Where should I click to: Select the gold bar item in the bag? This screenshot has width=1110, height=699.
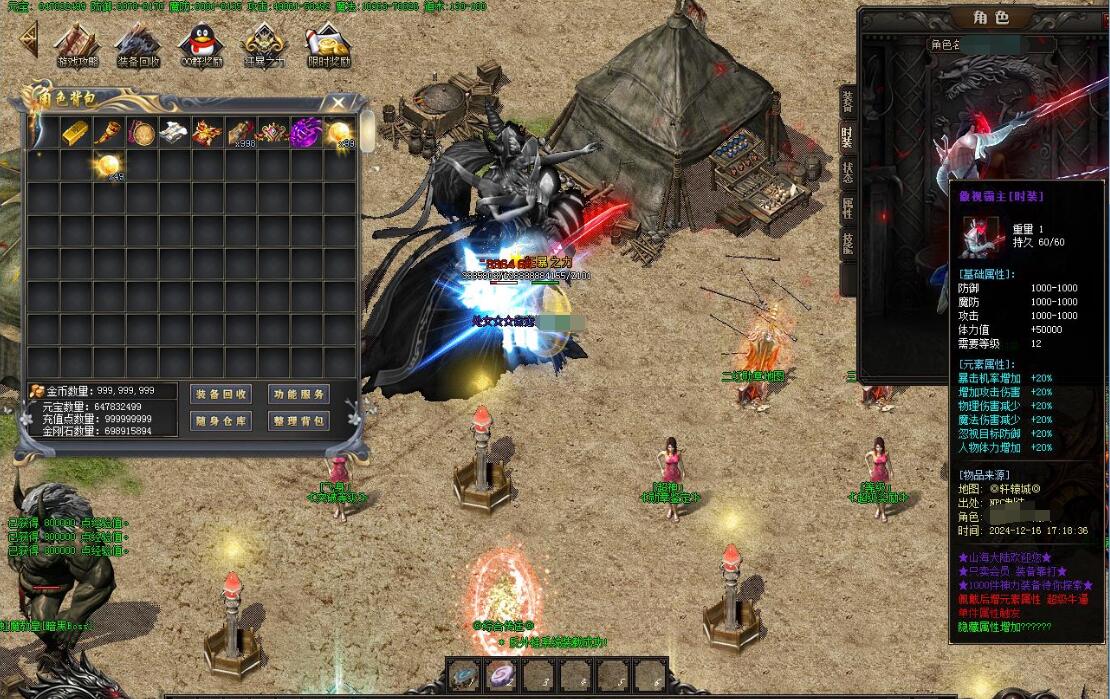pos(76,132)
